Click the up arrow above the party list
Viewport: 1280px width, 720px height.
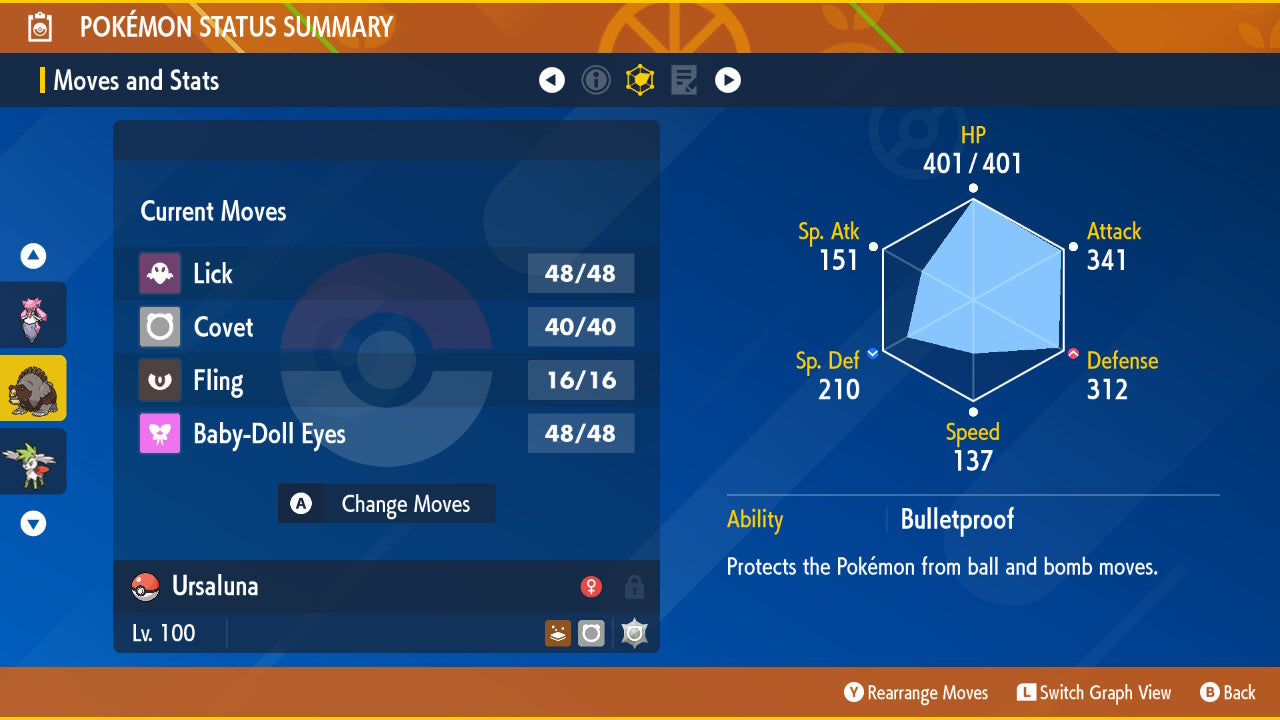tap(32, 256)
